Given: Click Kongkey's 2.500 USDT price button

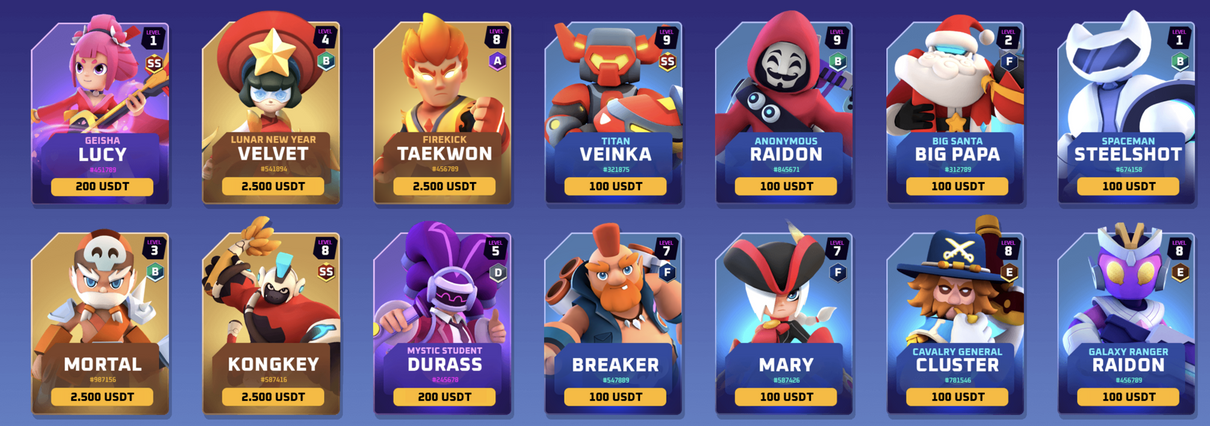Looking at the screenshot, I should click(273, 397).
